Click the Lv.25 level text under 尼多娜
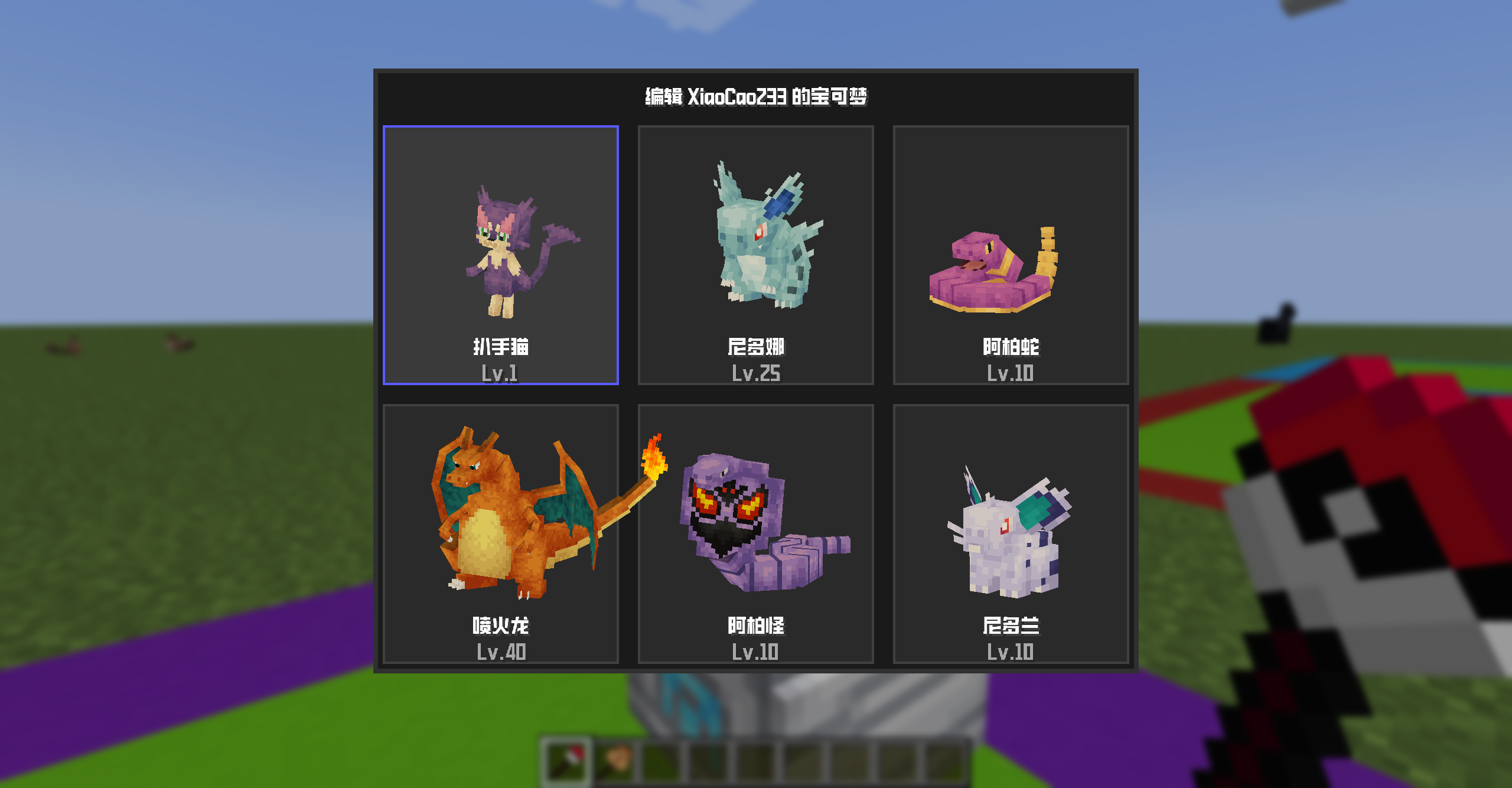 point(757,373)
